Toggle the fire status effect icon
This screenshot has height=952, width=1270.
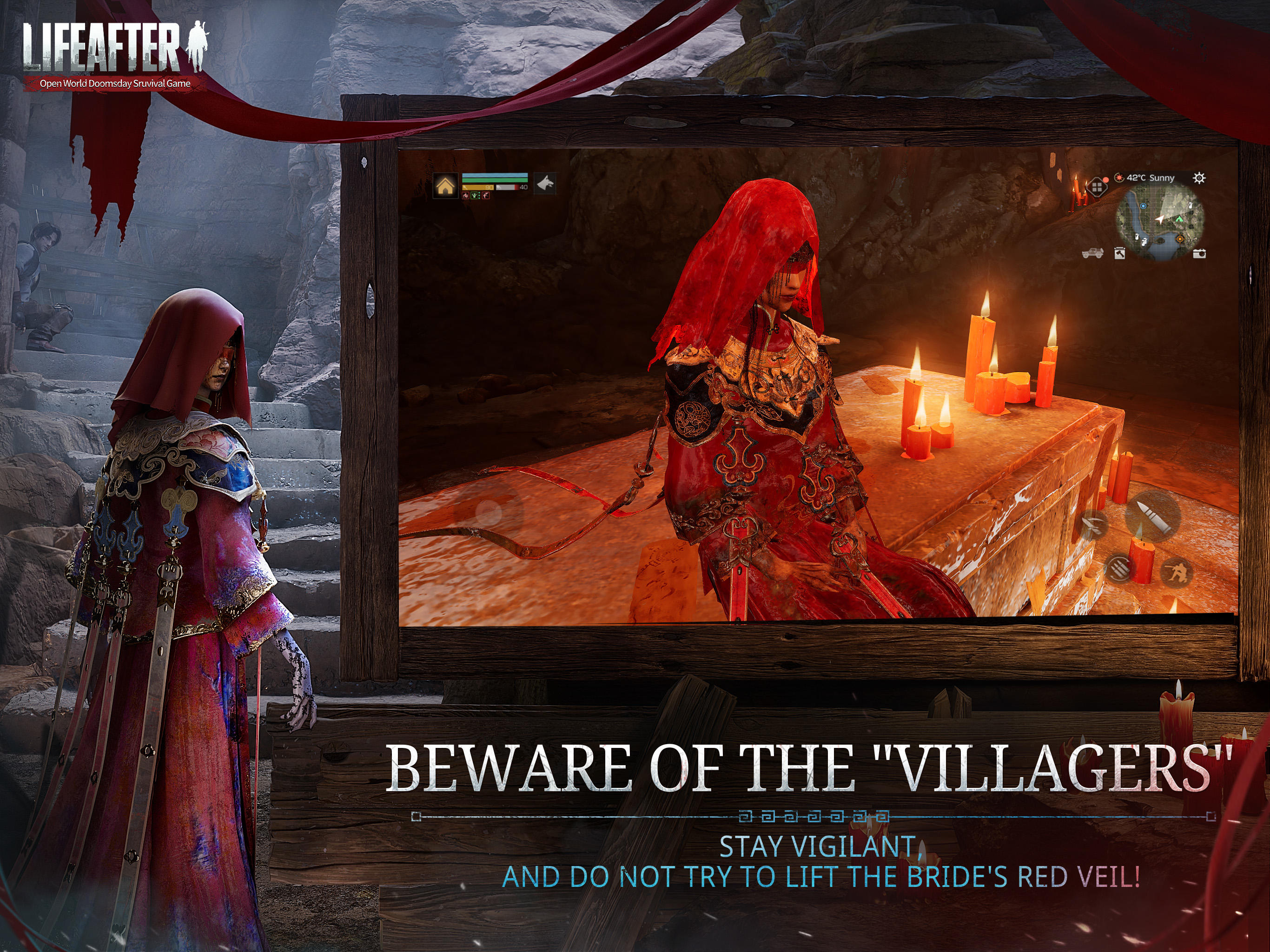[x=466, y=196]
